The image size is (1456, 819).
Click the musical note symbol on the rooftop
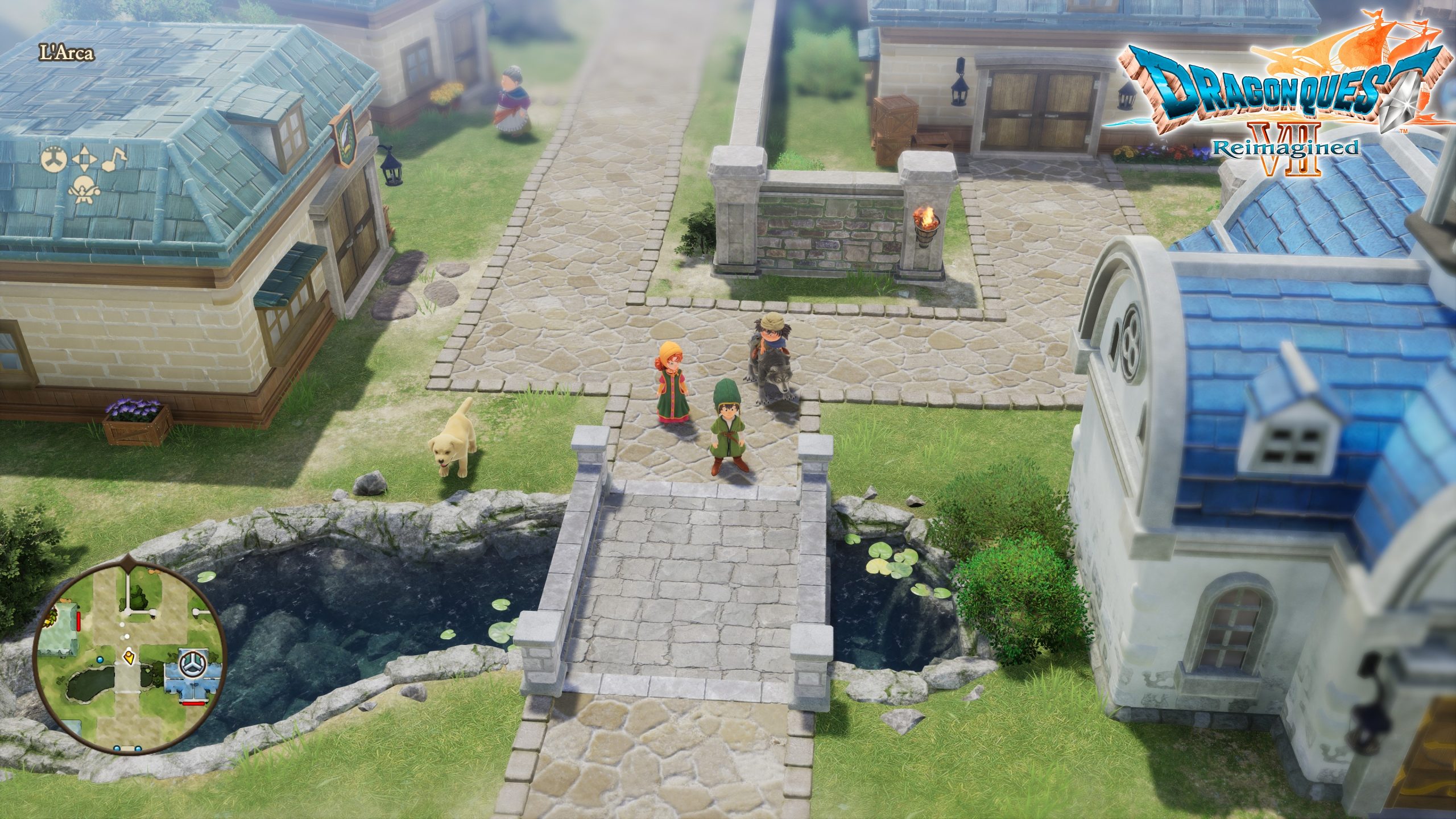115,160
